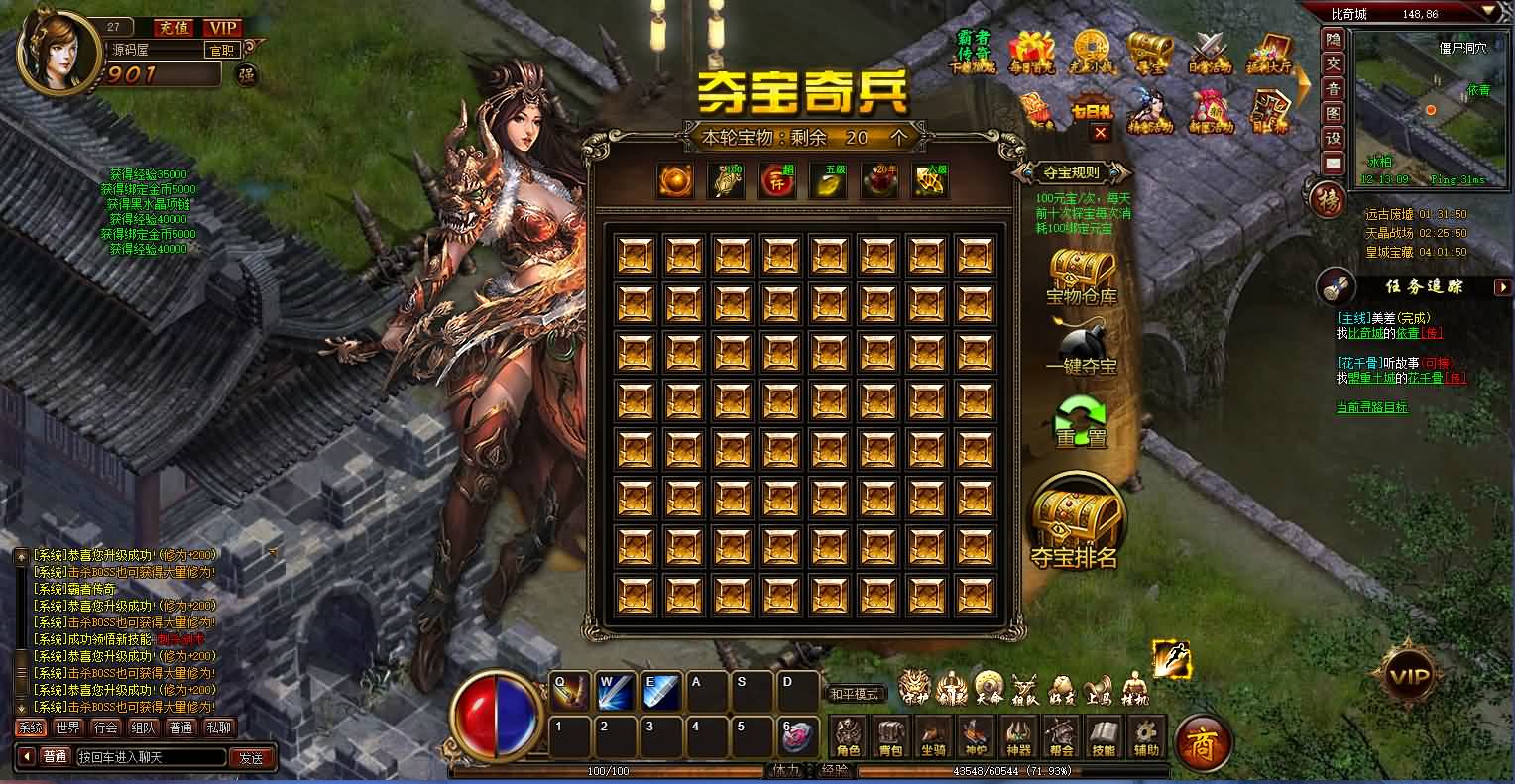Image resolution: width=1515 pixels, height=784 pixels.
Task: Click the round red 商 shop button
Action: coord(1202,740)
